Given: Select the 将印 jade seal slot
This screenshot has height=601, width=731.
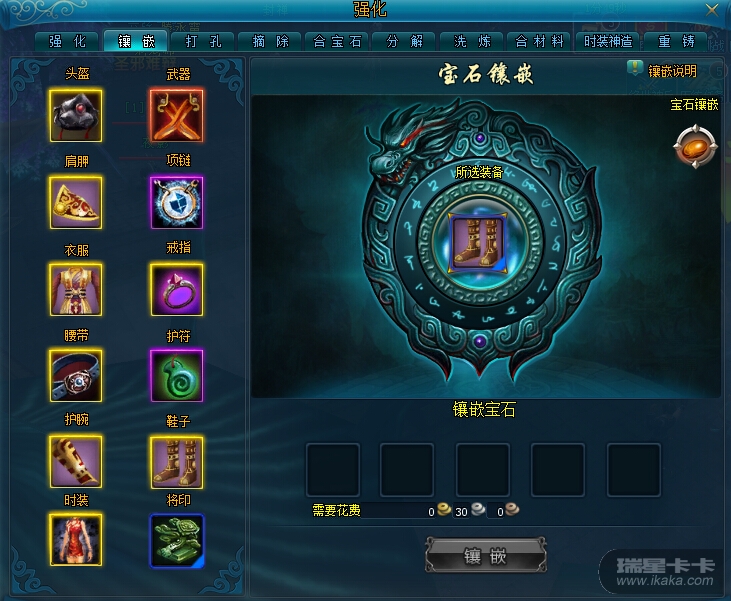Looking at the screenshot, I should tap(176, 540).
